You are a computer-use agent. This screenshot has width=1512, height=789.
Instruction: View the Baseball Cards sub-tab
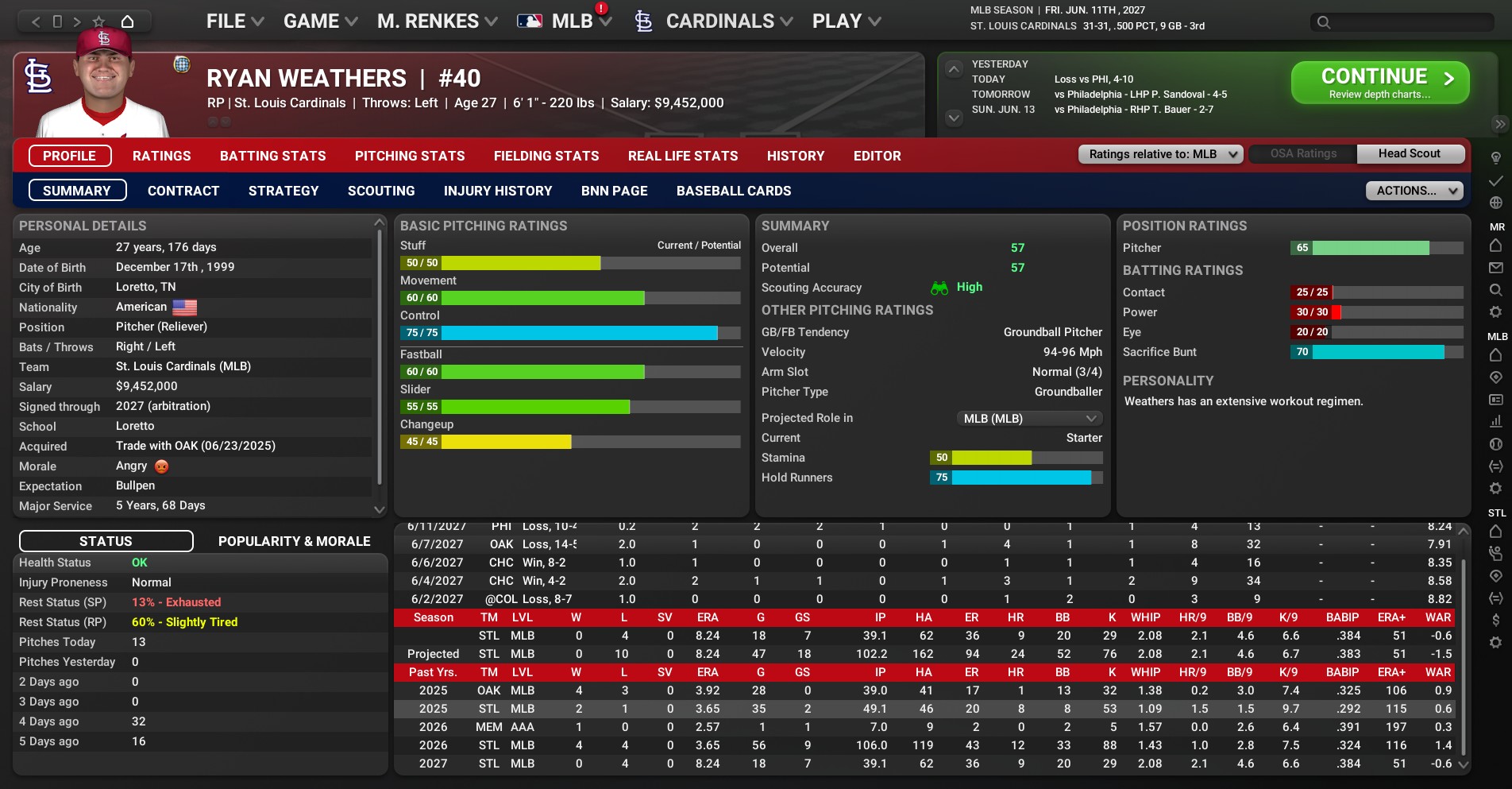pyautogui.click(x=734, y=191)
